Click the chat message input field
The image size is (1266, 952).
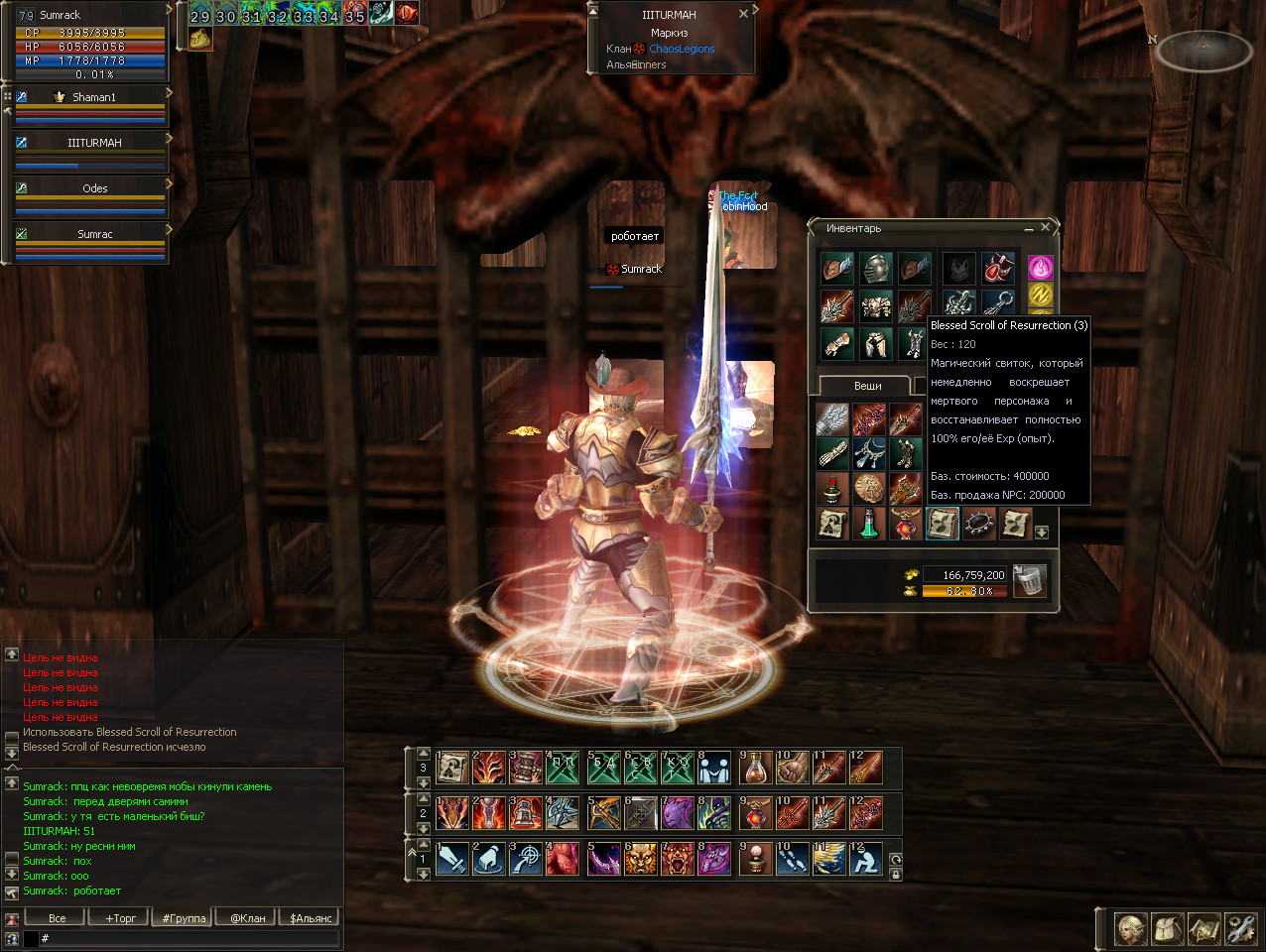click(189, 938)
